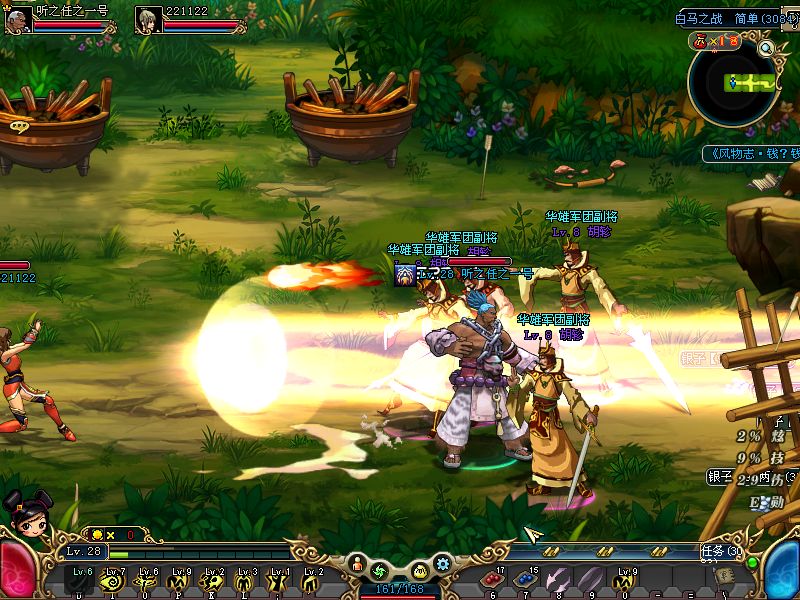Activate the Lv.7 swirl skill icon
800x600 pixels.
point(114,578)
